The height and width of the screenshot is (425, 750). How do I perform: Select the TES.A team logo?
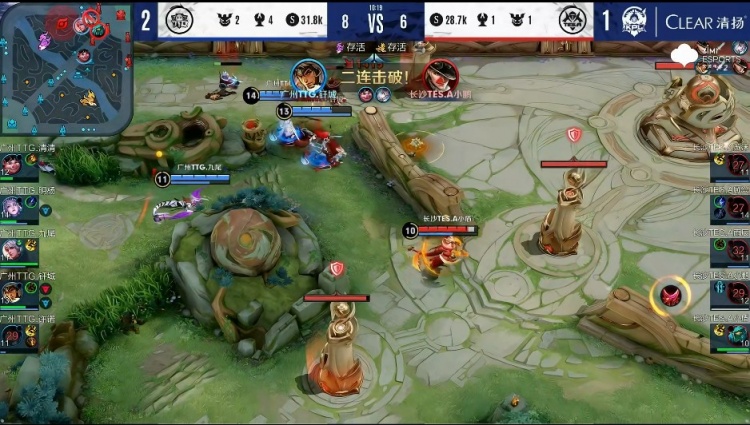click(574, 21)
